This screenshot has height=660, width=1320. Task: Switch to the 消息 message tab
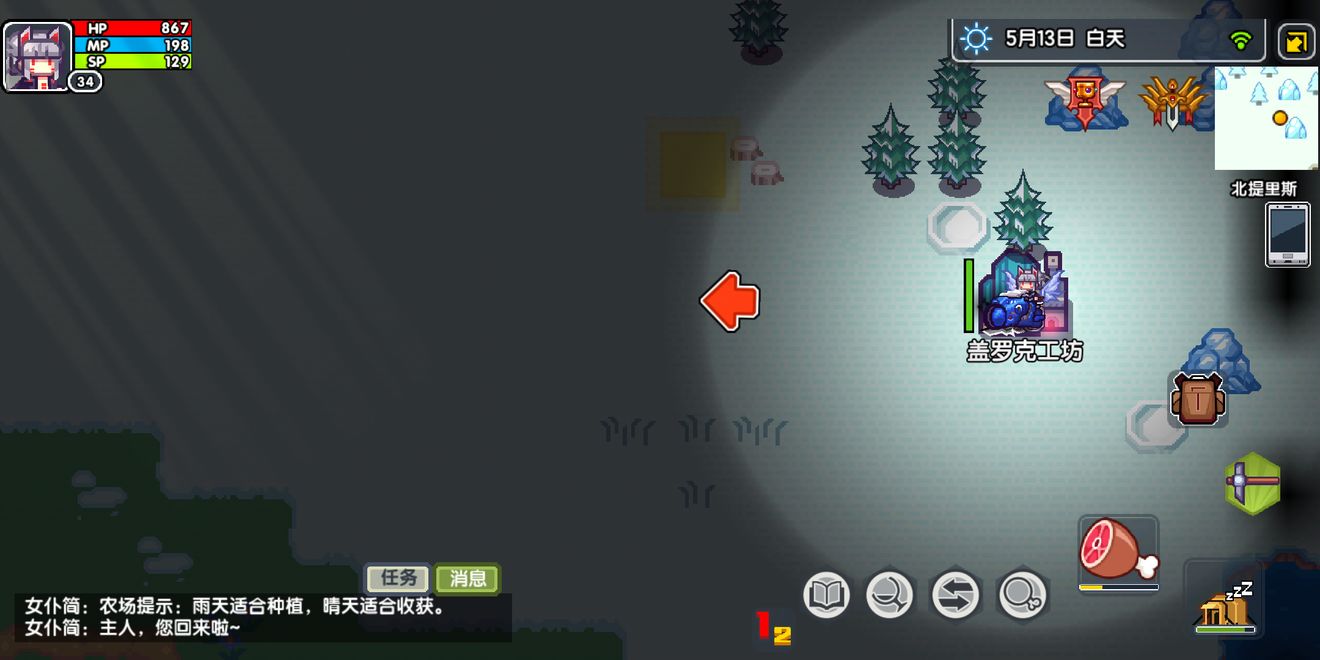point(467,578)
